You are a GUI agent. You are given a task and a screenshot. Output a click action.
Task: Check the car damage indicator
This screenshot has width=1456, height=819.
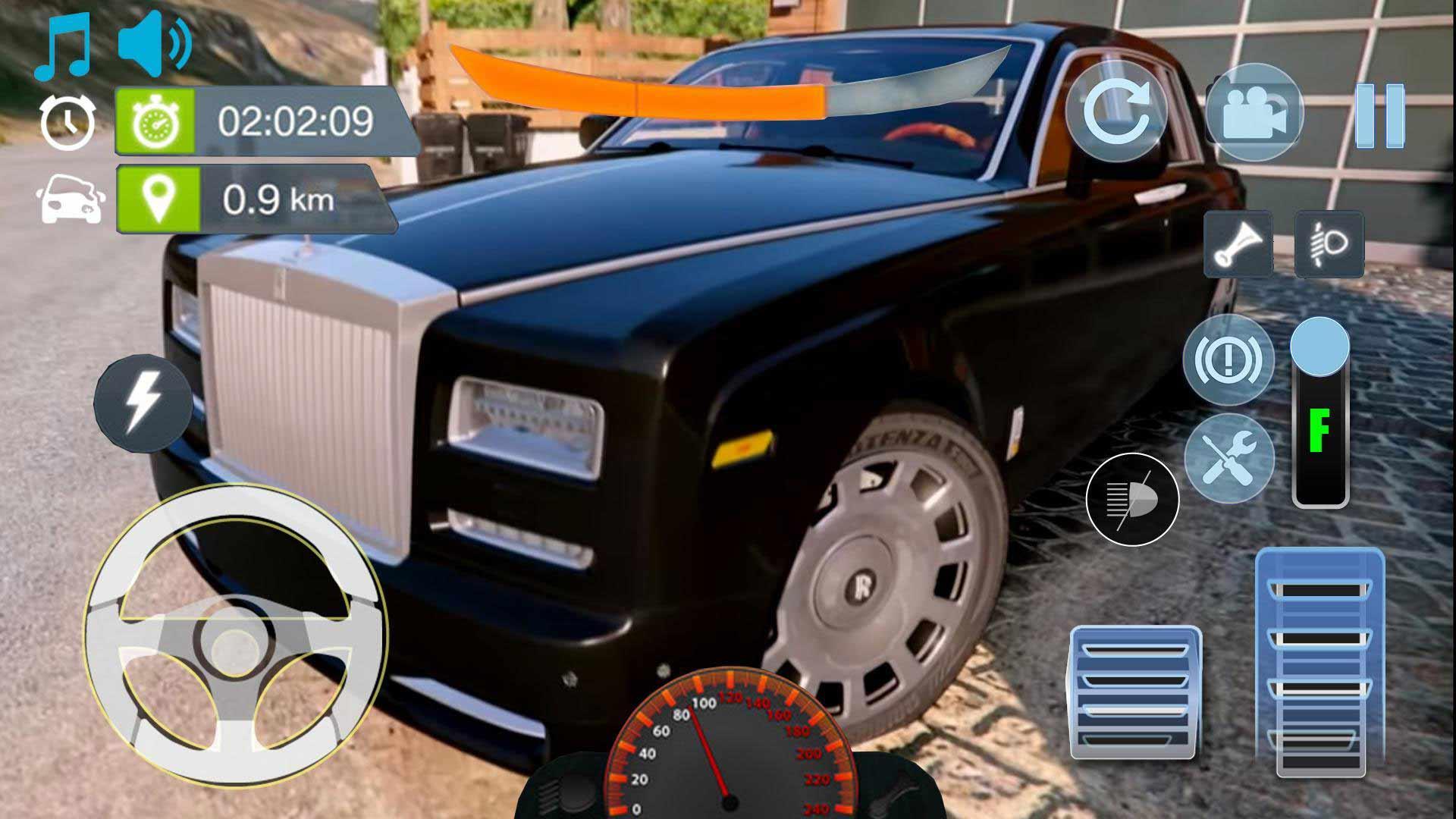click(68, 199)
